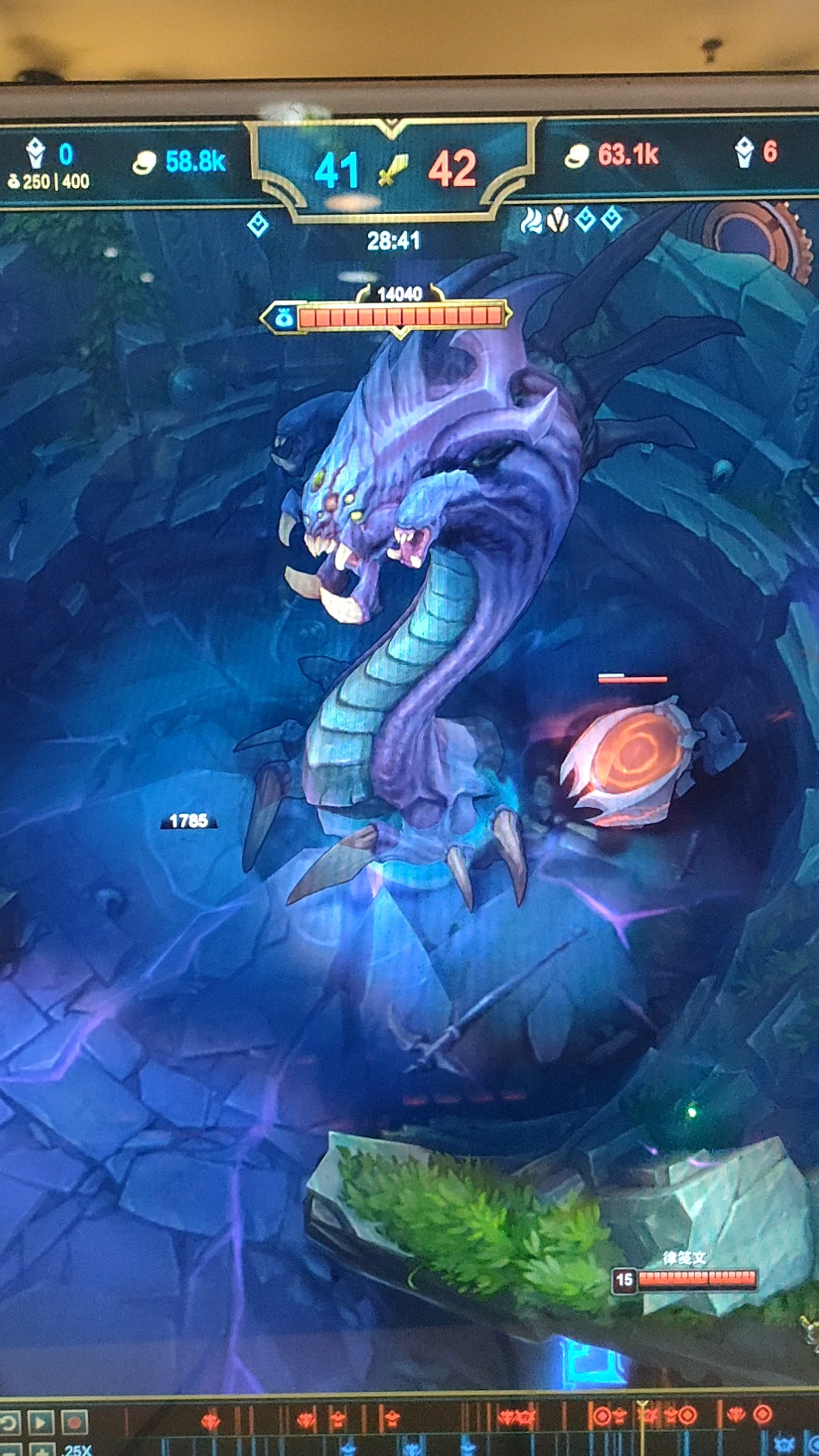Click the circular-arrow rewind replay button

[x=8, y=1422]
